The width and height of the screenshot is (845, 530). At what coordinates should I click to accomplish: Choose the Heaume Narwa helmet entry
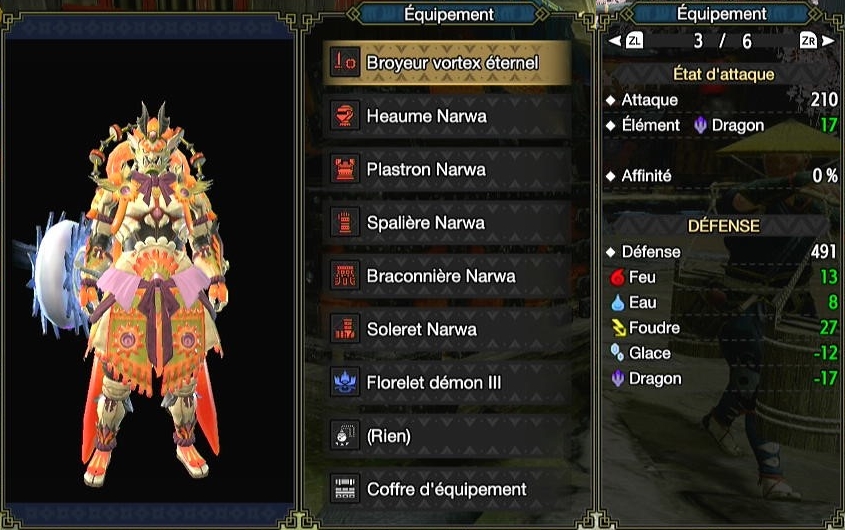(449, 116)
